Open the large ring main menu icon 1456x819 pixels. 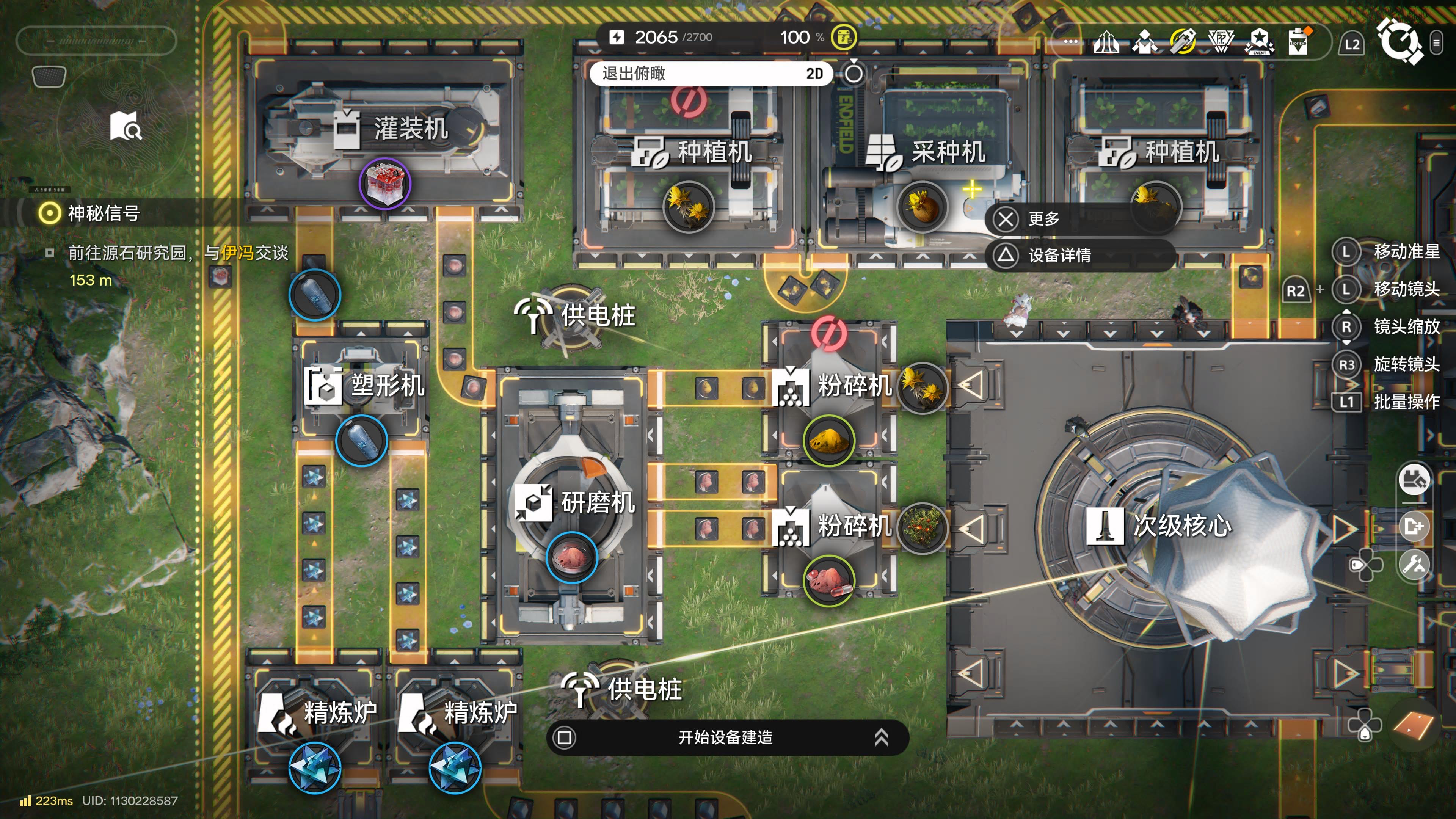point(1400,41)
